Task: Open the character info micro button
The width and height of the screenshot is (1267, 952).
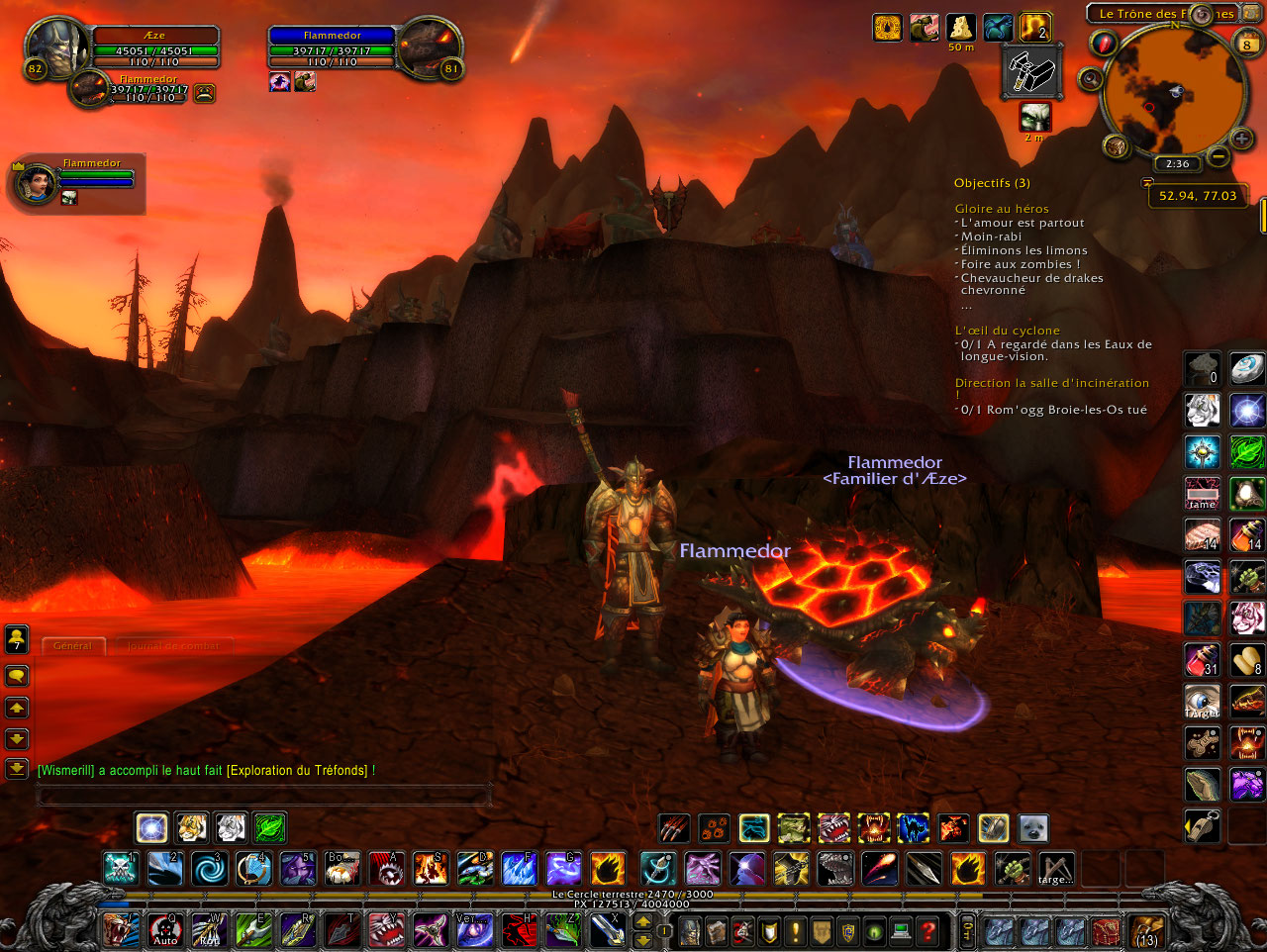Action: [x=691, y=930]
